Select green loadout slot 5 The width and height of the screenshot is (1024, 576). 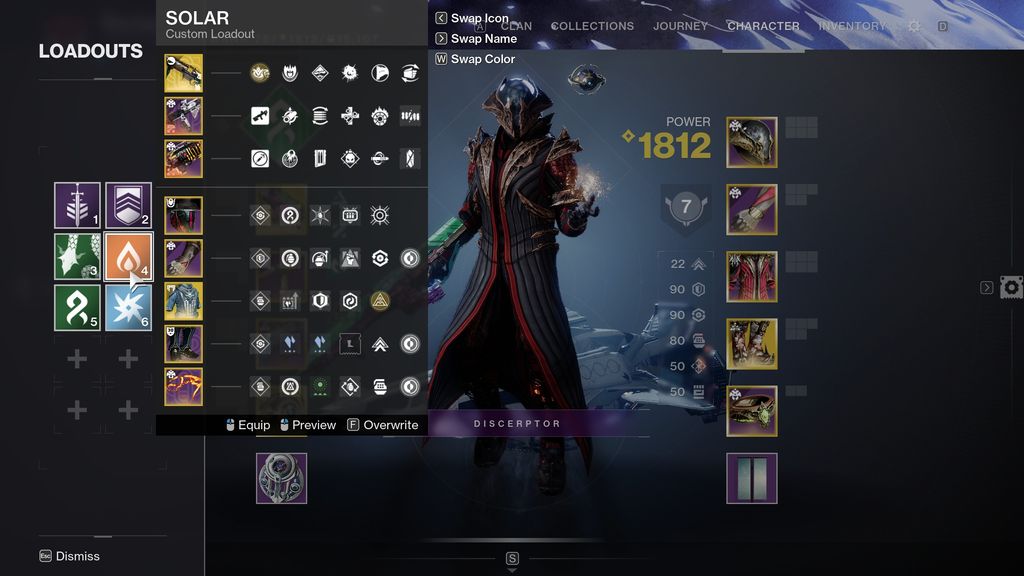pyautogui.click(x=77, y=308)
